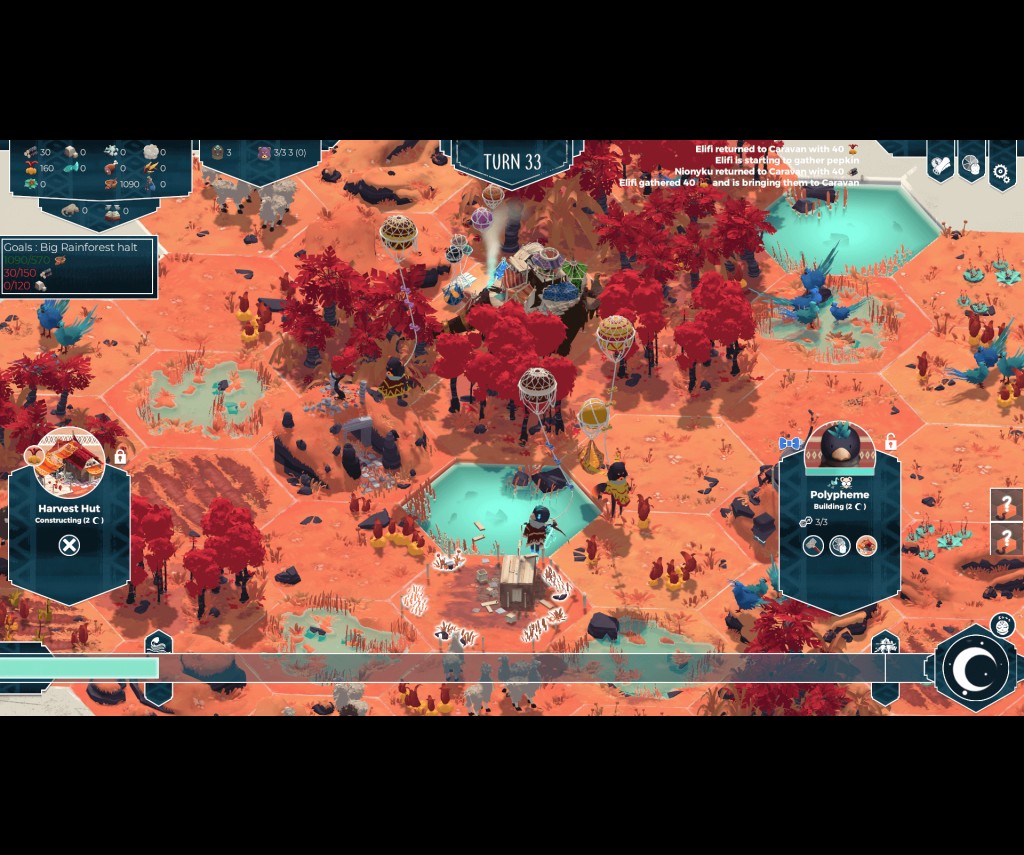This screenshot has height=855, width=1024.
Task: Select Polypheme's middle gathering action icon
Action: (840, 545)
